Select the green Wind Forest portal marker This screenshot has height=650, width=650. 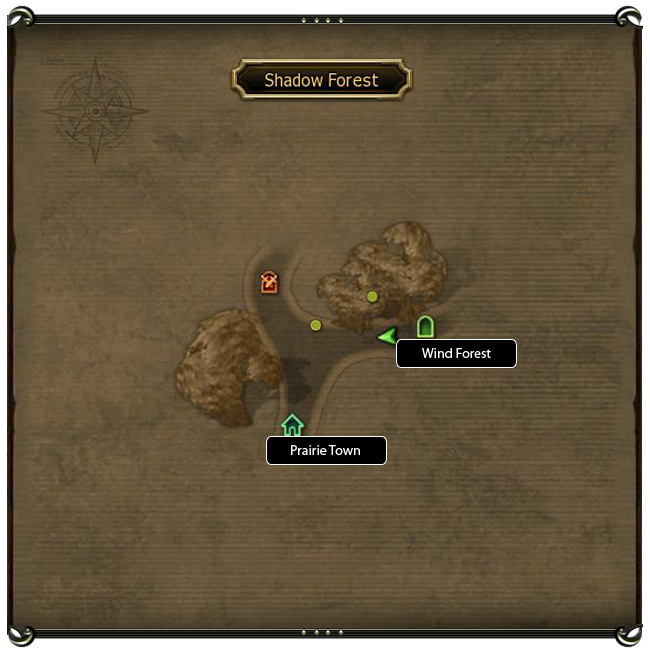coord(425,326)
